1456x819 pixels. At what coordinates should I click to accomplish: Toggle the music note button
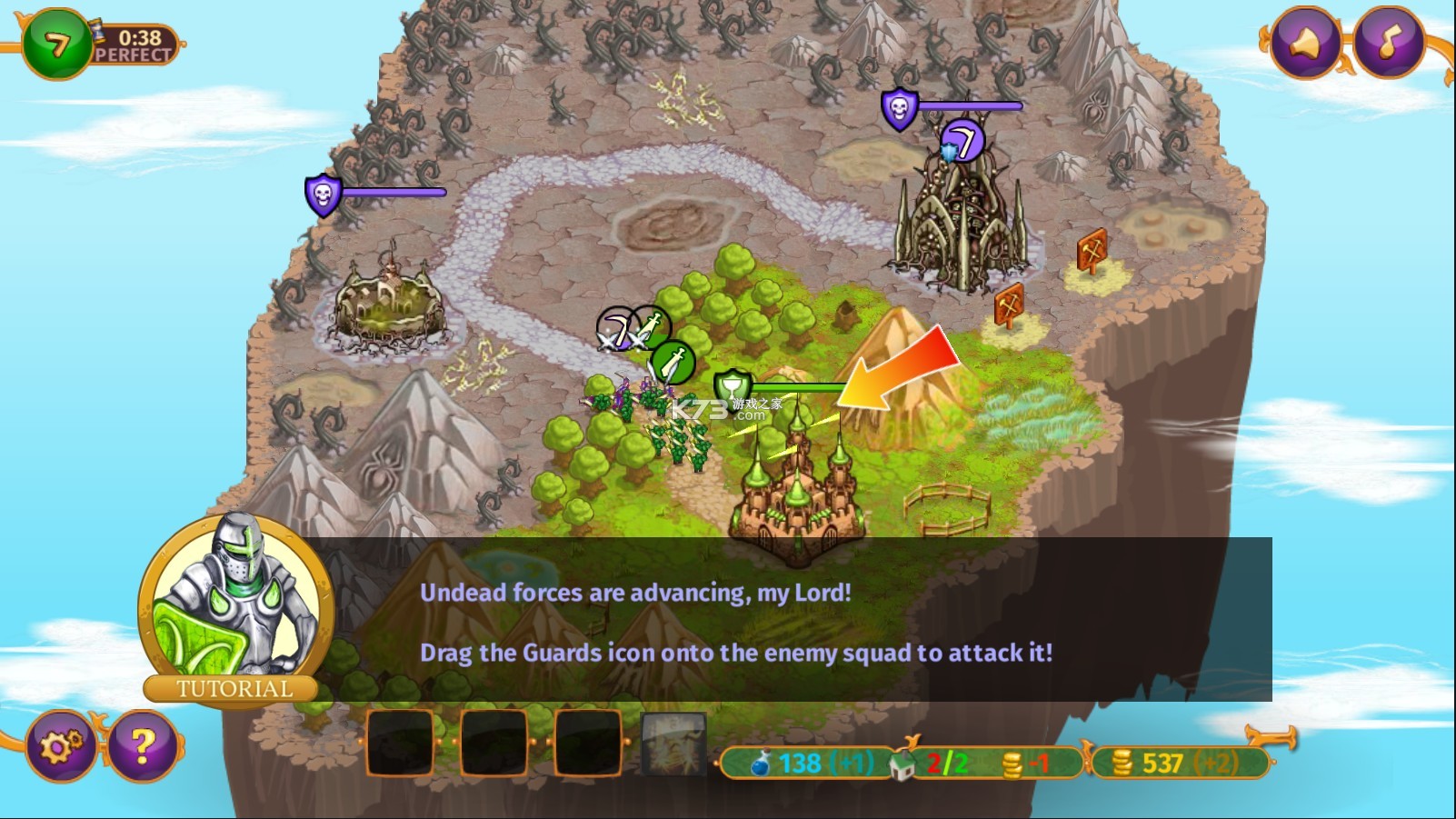coord(1388,42)
